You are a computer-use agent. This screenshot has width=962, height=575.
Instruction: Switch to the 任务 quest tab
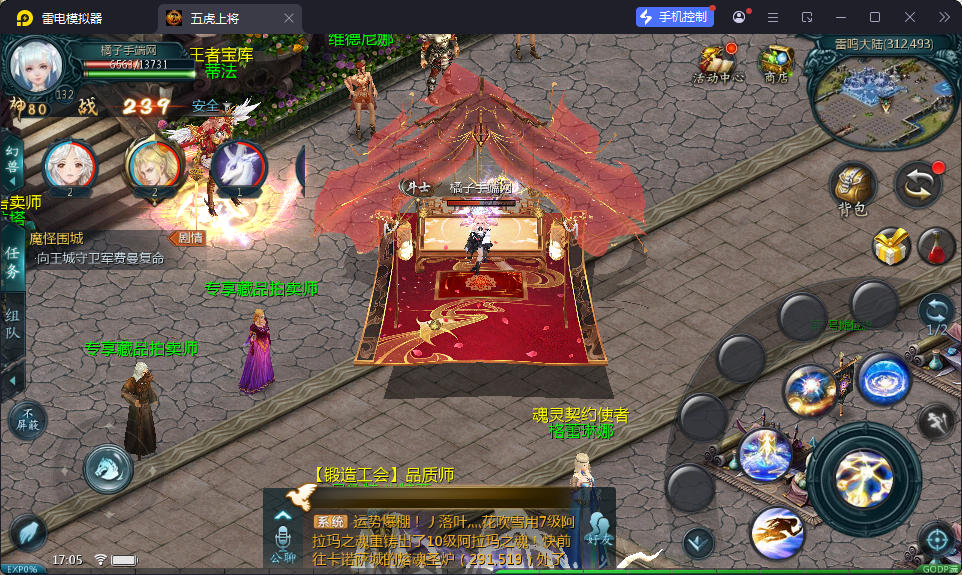coord(12,263)
